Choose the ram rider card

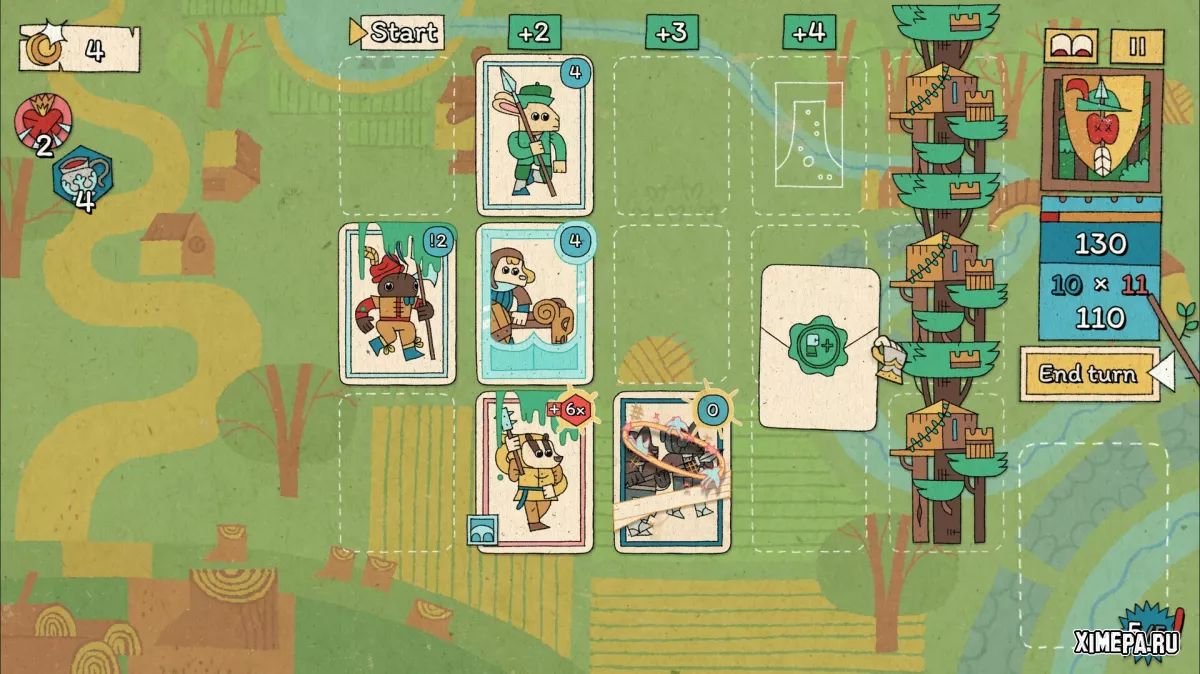pos(535,304)
